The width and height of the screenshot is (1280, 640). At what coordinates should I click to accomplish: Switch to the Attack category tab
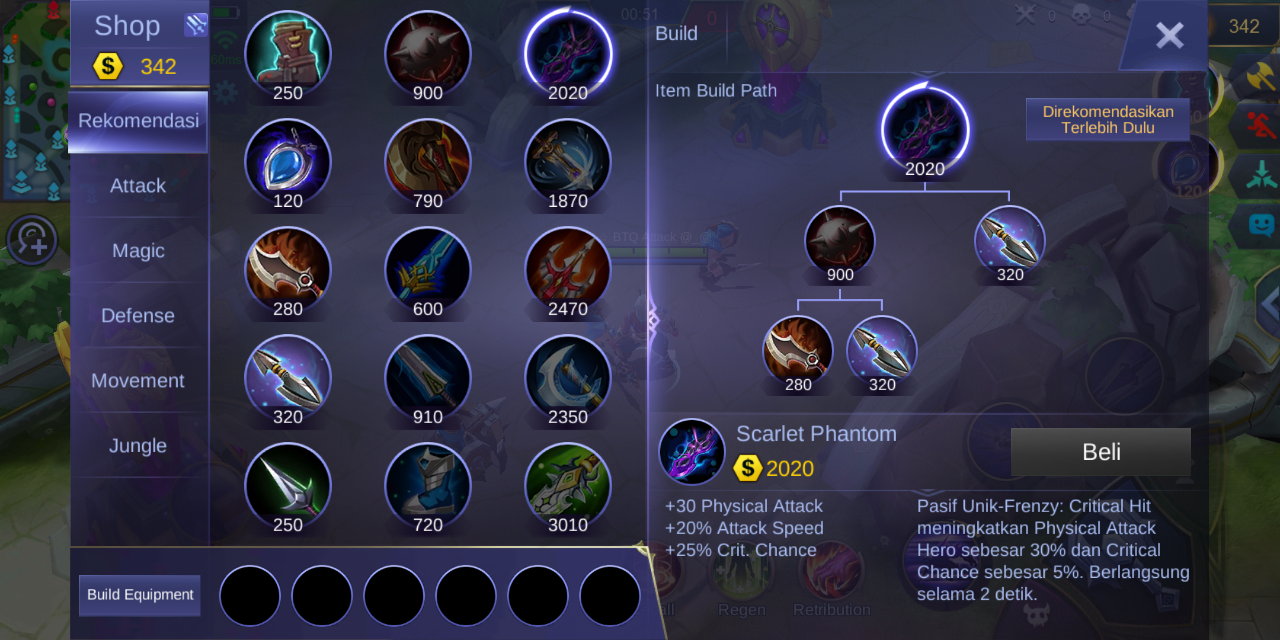(138, 186)
